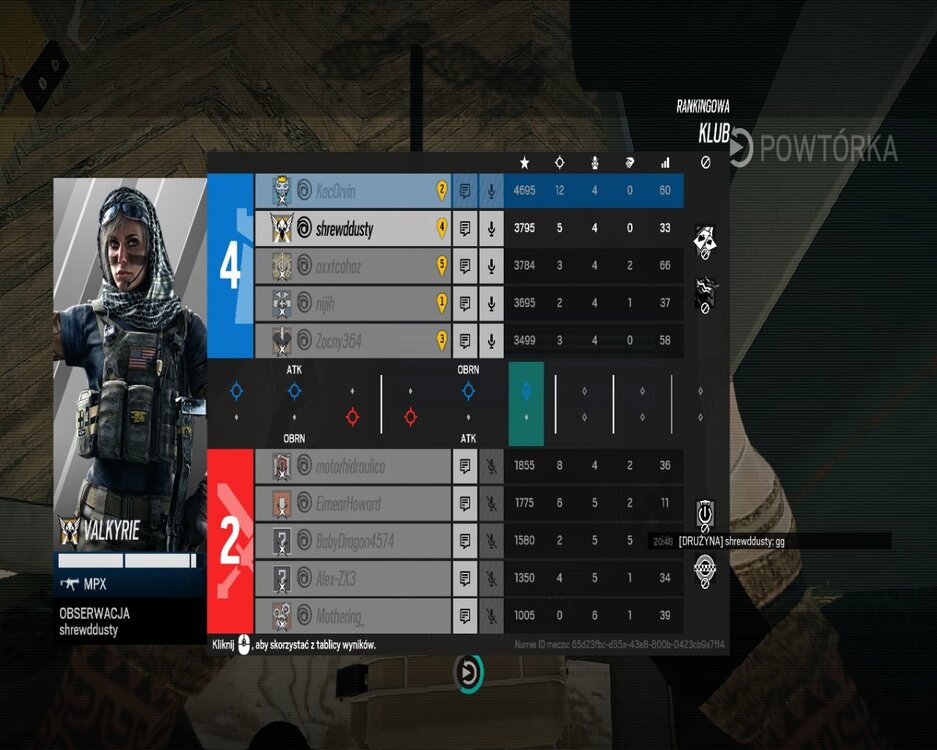
Task: Toggle text chat for KacOrvin
Action: (x=465, y=191)
